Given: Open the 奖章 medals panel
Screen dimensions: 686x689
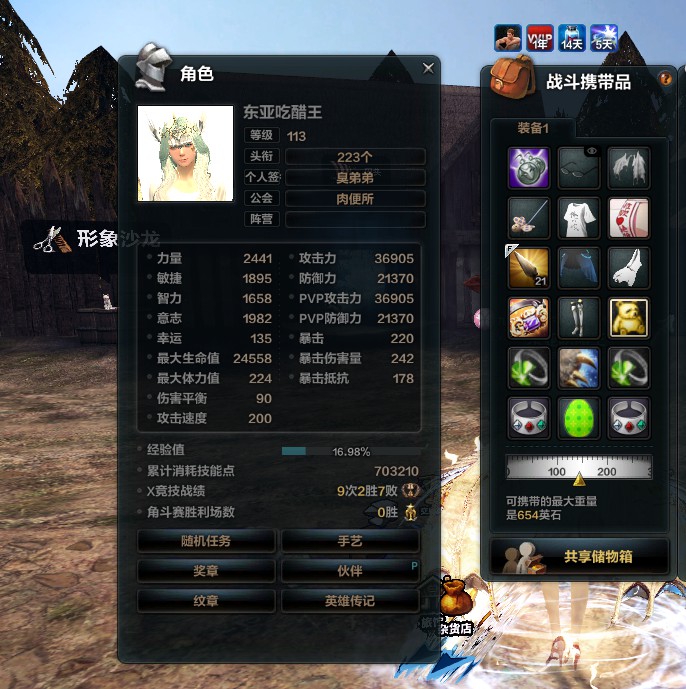Looking at the screenshot, I should [206, 571].
